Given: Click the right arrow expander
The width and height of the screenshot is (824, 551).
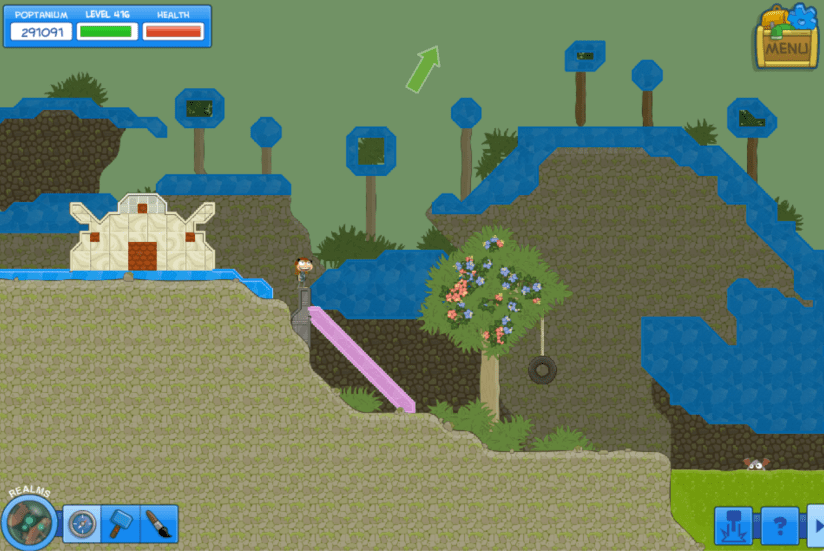Looking at the screenshot, I should (816, 526).
